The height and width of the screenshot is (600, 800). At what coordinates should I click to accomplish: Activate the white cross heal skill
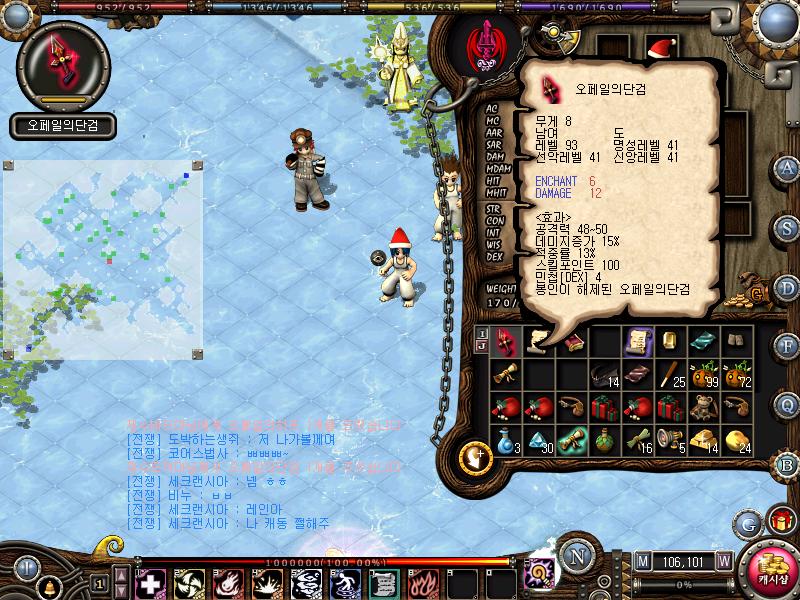[x=149, y=583]
